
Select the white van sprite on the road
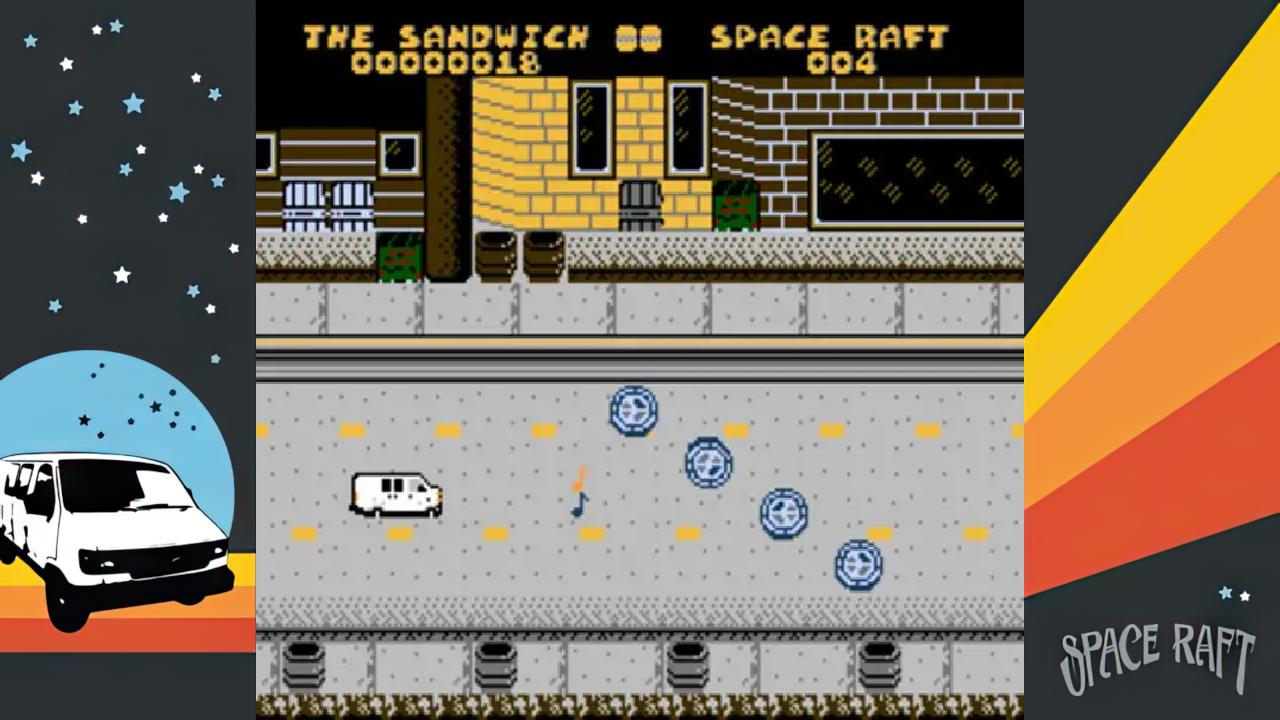(396, 494)
